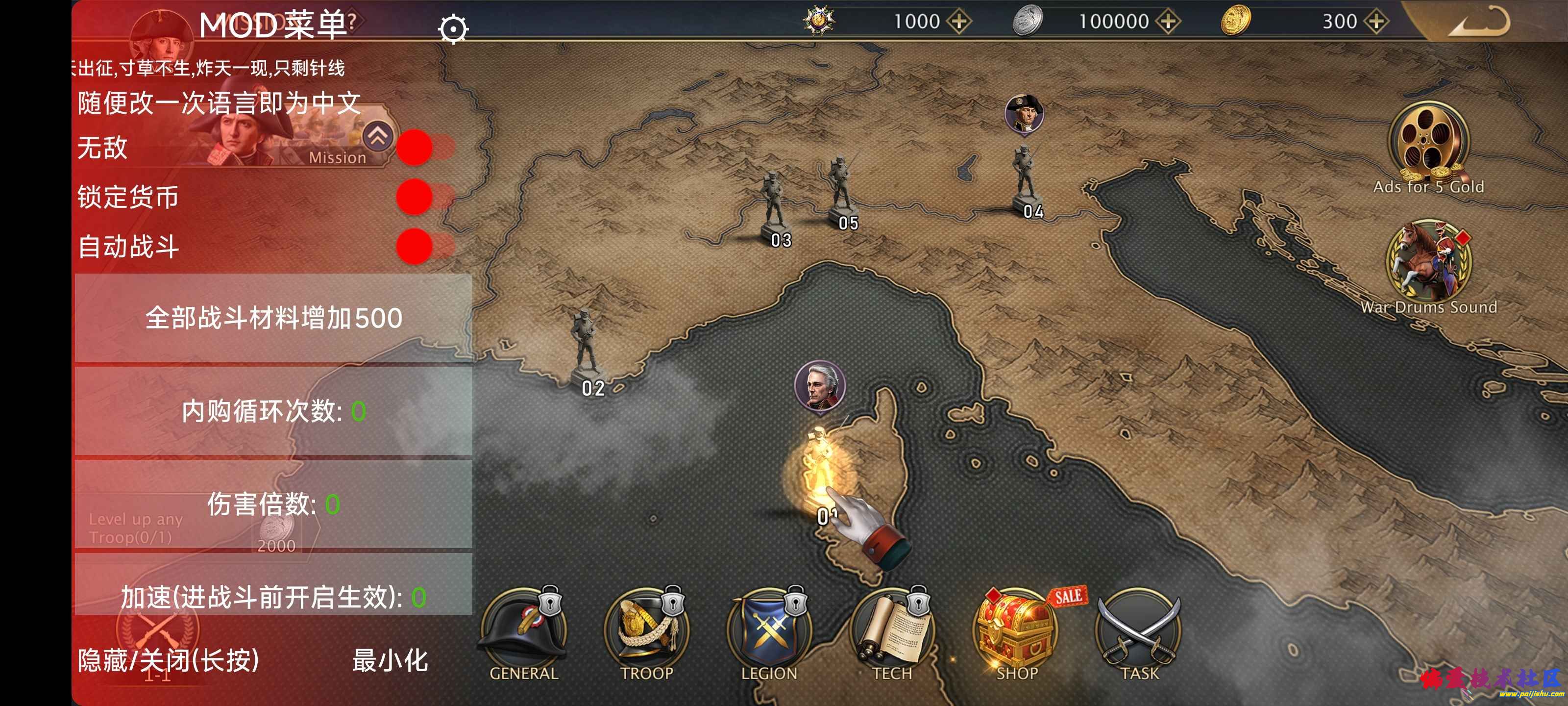Click the 隐藏/关闭 mod menu button
The width and height of the screenshot is (1568, 706).
[168, 660]
